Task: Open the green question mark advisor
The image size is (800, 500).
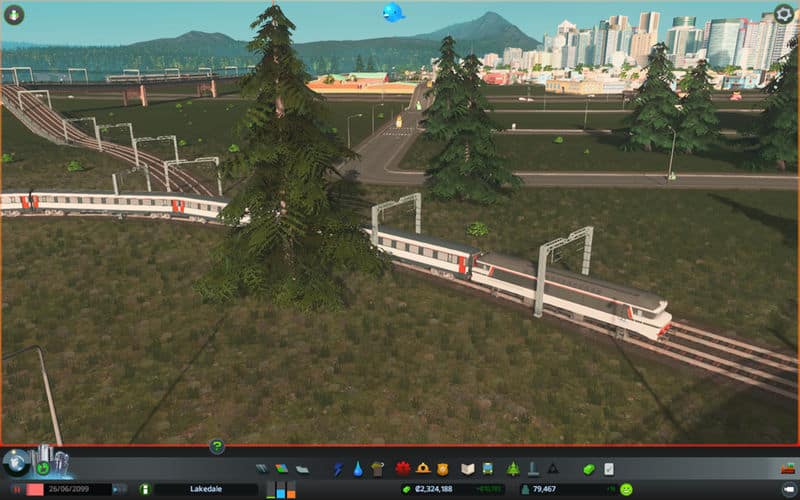Action: pyautogui.click(x=216, y=446)
